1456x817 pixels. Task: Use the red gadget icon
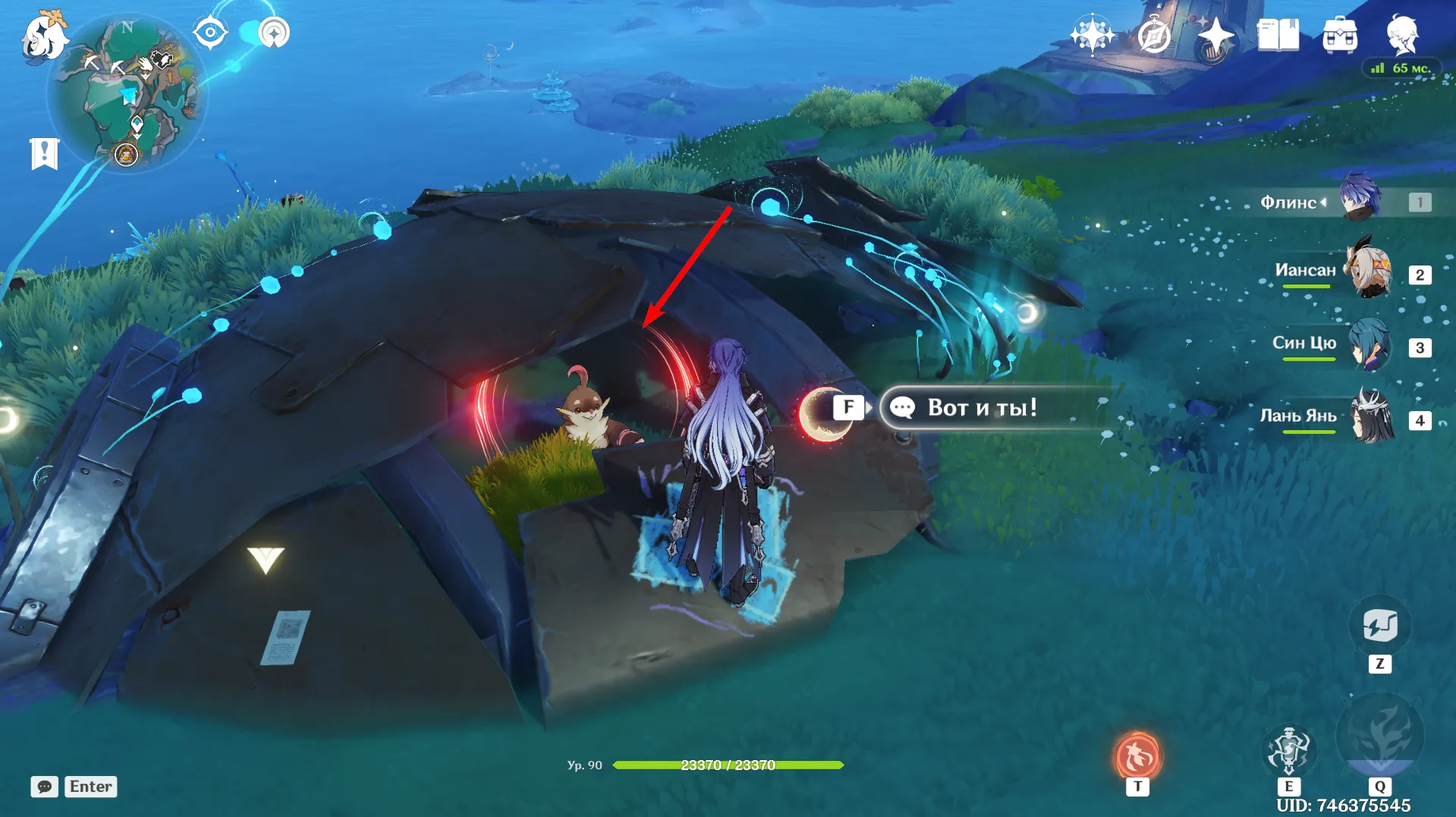click(x=1137, y=756)
